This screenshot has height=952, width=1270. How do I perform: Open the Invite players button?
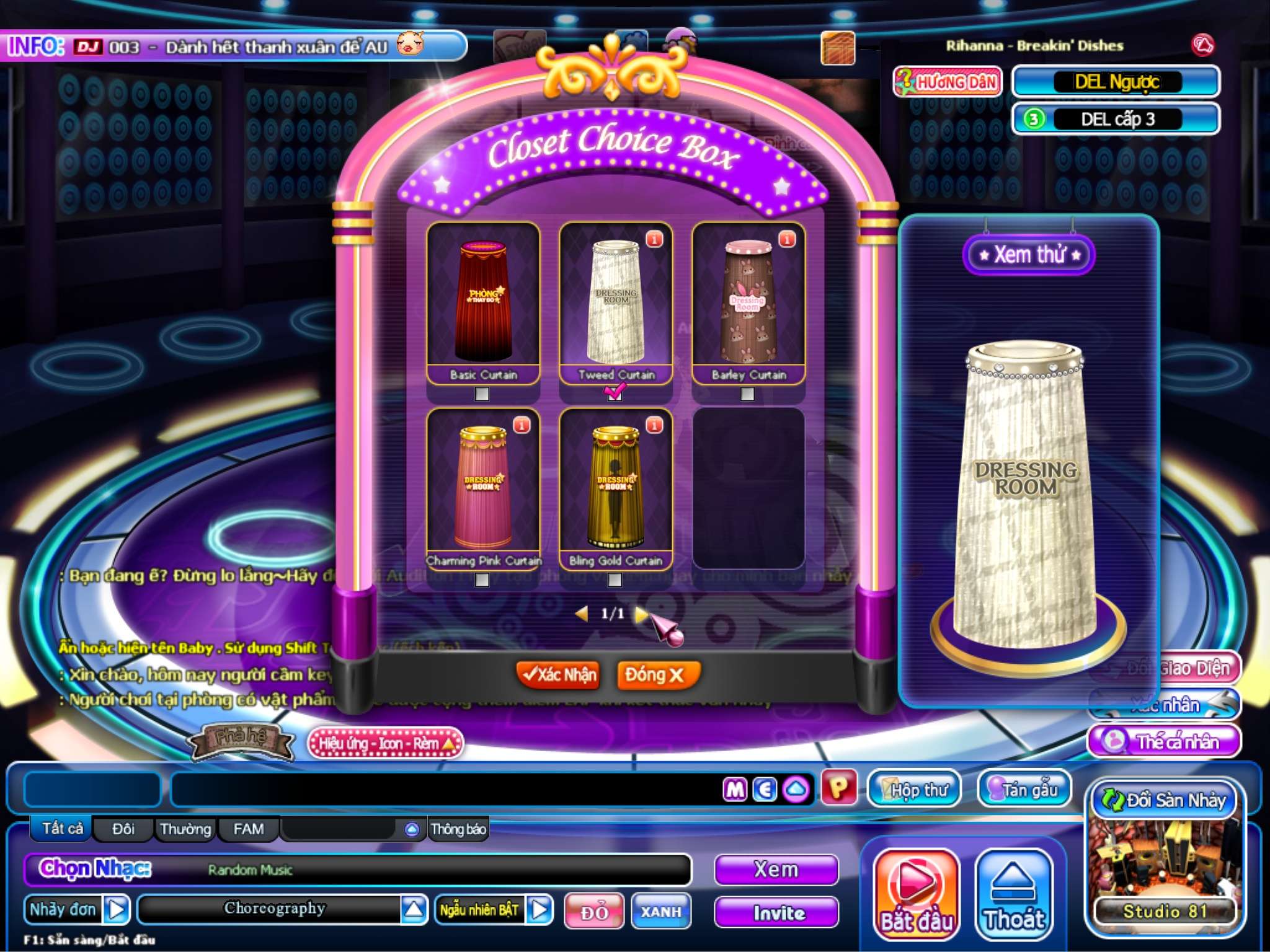(x=776, y=912)
